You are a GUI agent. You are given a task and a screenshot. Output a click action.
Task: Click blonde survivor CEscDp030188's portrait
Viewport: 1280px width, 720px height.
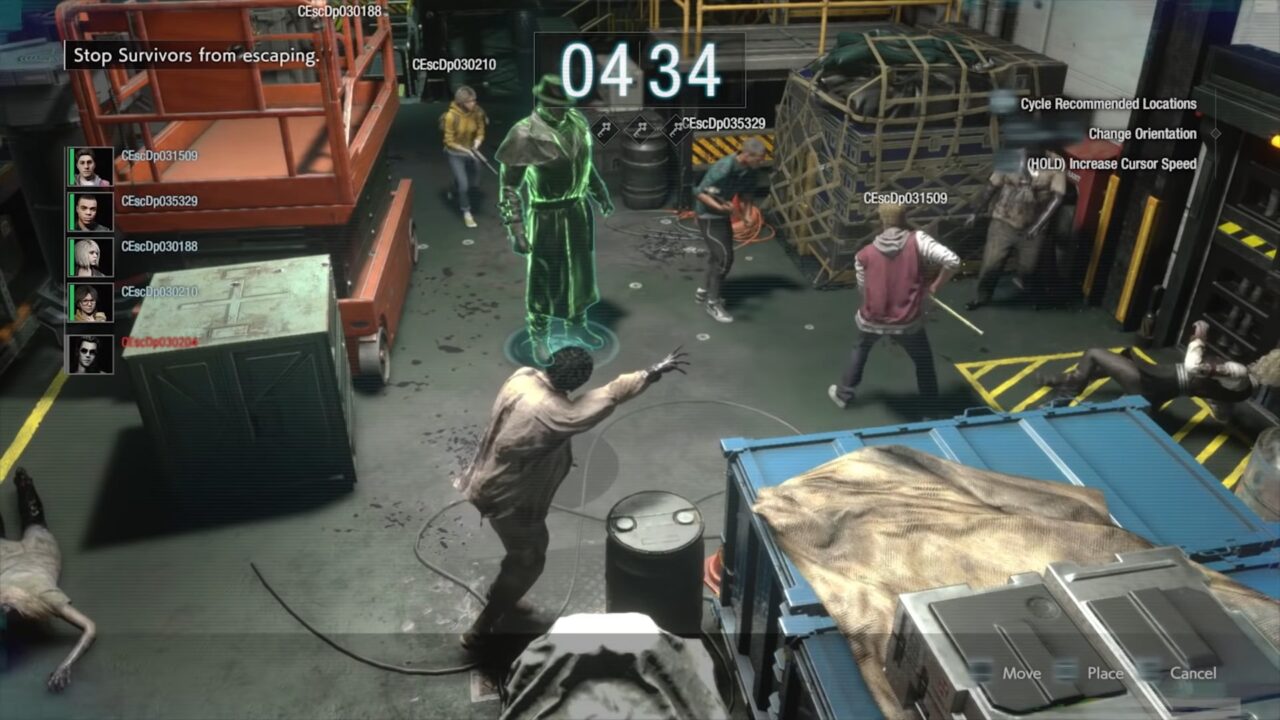[91, 257]
